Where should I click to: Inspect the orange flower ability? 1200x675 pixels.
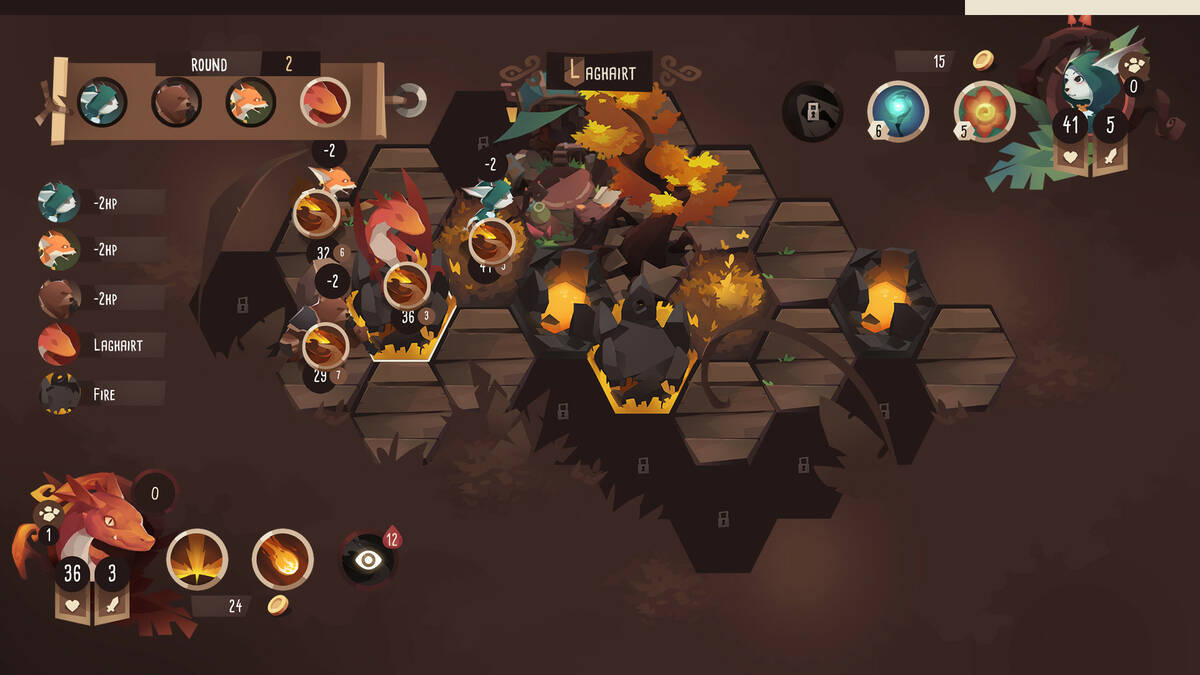point(985,111)
